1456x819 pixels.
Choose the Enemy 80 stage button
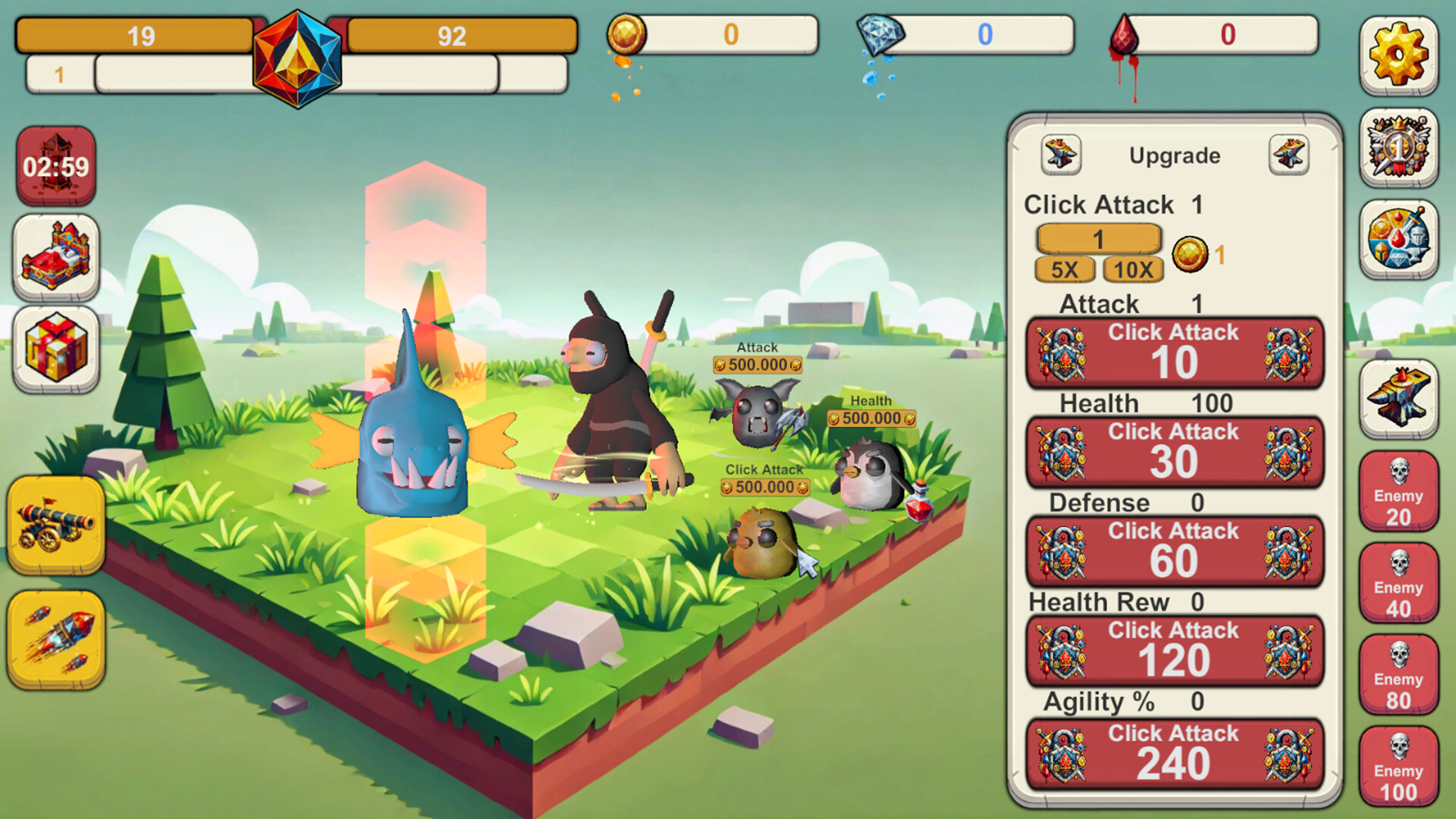1398,676
